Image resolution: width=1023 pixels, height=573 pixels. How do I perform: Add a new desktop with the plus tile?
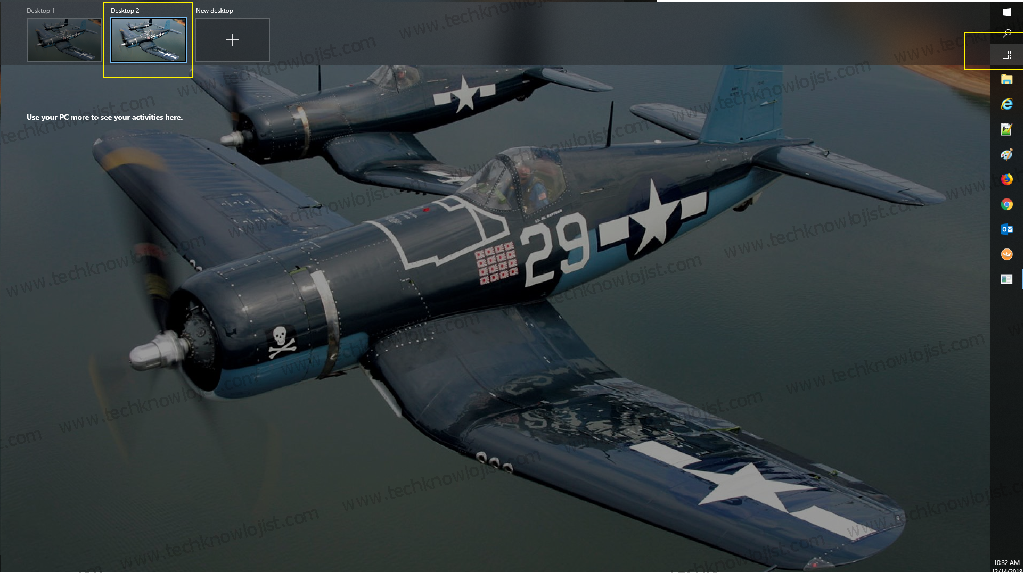[x=232, y=40]
